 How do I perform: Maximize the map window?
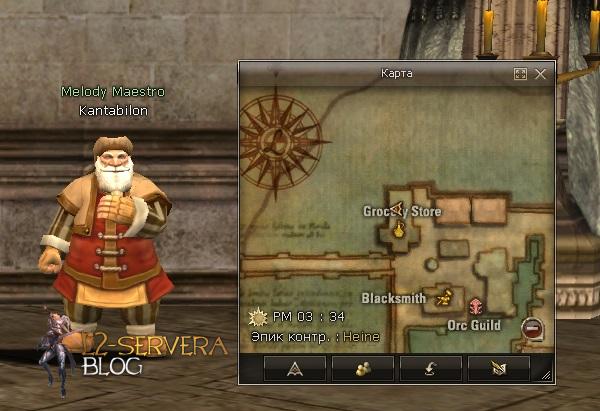[x=520, y=74]
